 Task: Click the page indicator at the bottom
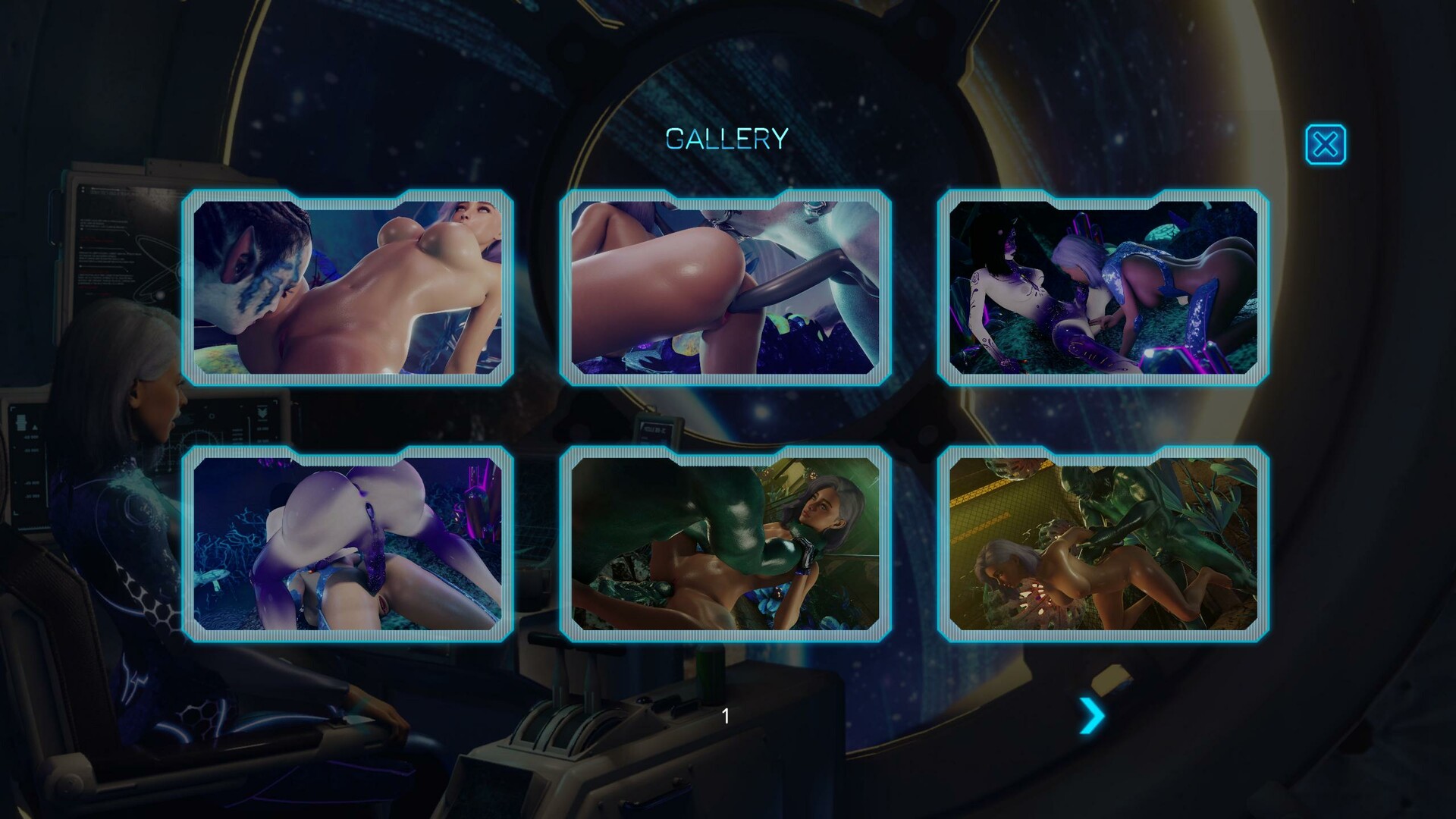click(726, 715)
